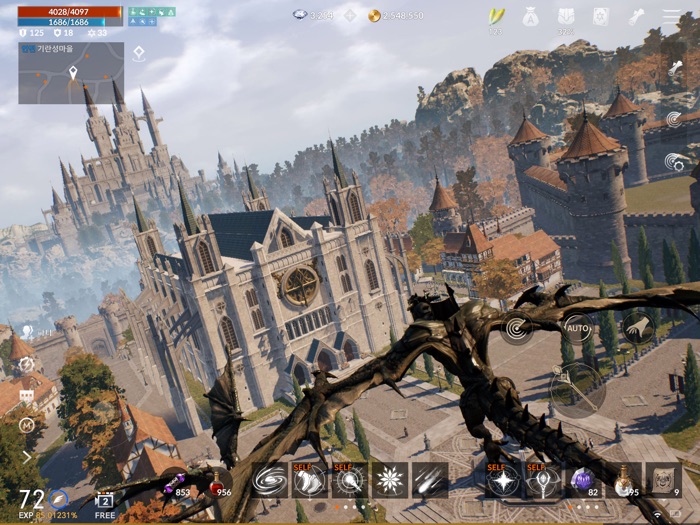The image size is (700, 525).
Task: Select the feather icon showing 123
Action: click(x=495, y=17)
